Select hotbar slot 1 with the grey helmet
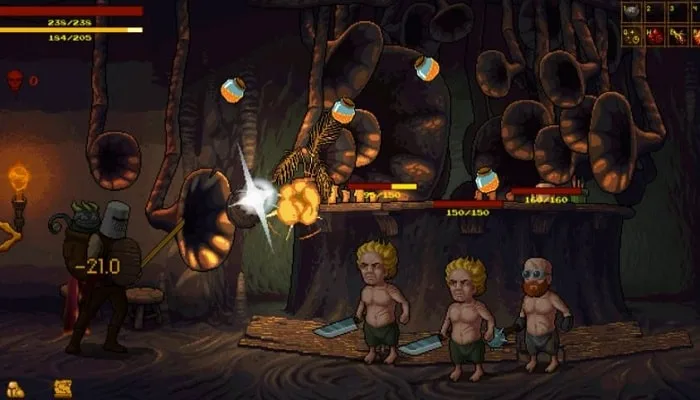This screenshot has height=400, width=700. [632, 13]
